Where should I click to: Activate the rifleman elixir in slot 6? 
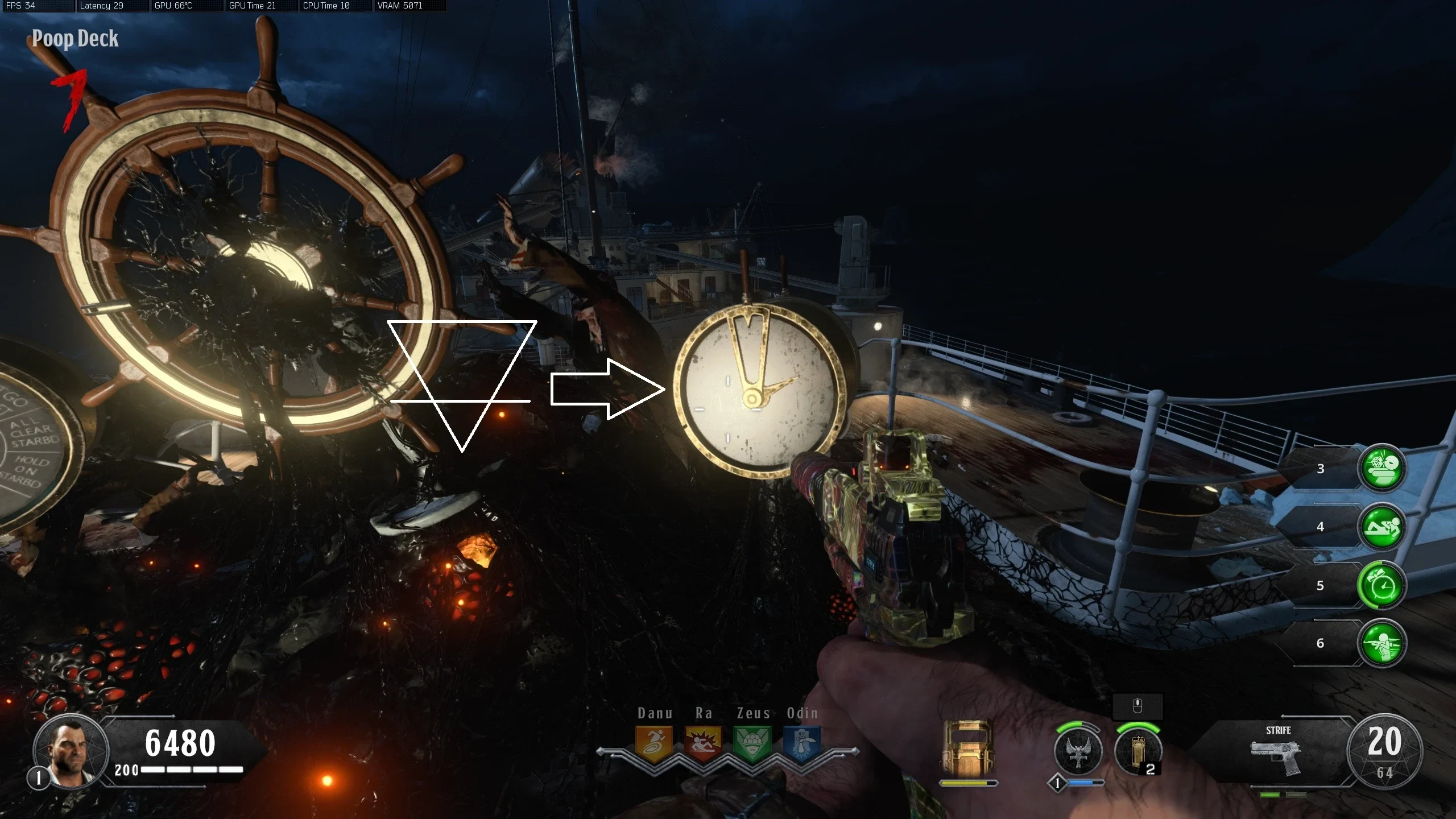point(1381,643)
